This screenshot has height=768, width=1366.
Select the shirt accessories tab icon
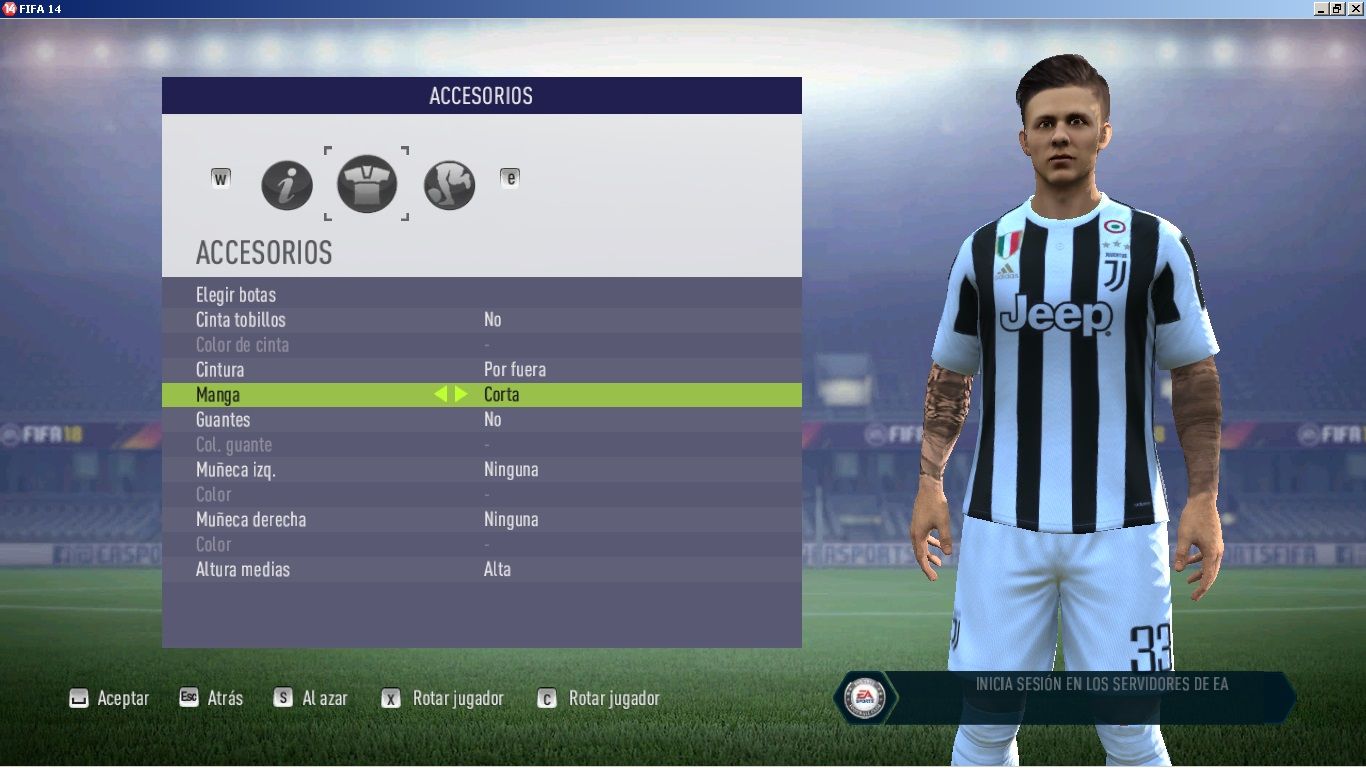pyautogui.click(x=367, y=184)
